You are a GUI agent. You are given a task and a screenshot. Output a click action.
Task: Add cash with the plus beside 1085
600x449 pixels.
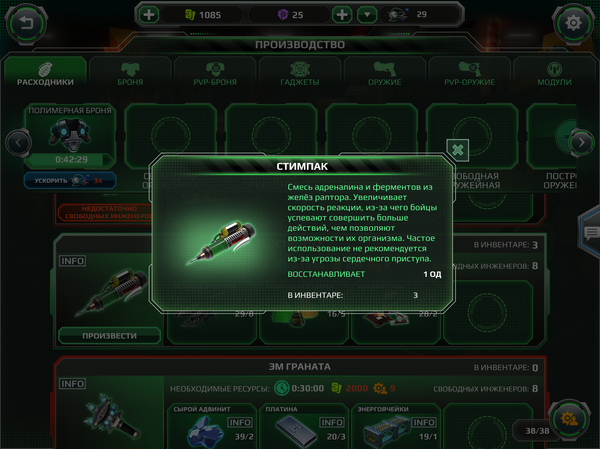tap(149, 15)
